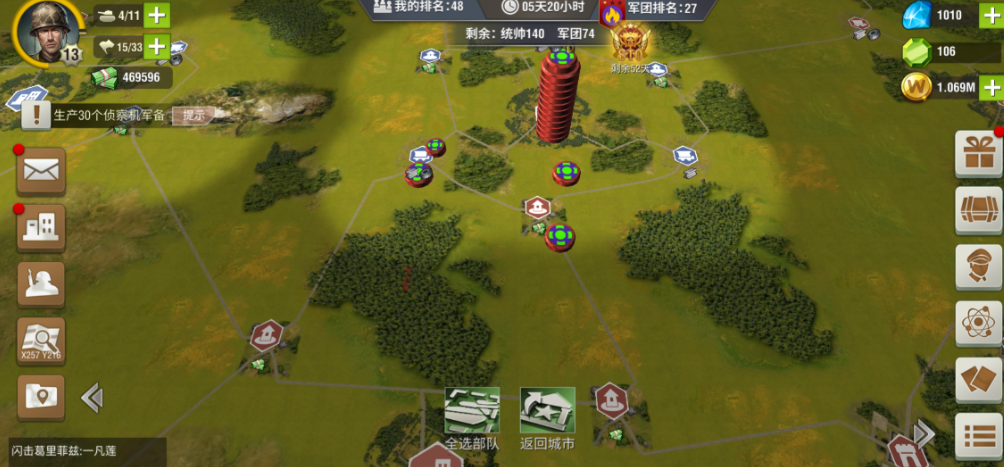
Task: Open the cards menu
Action: coord(979,380)
